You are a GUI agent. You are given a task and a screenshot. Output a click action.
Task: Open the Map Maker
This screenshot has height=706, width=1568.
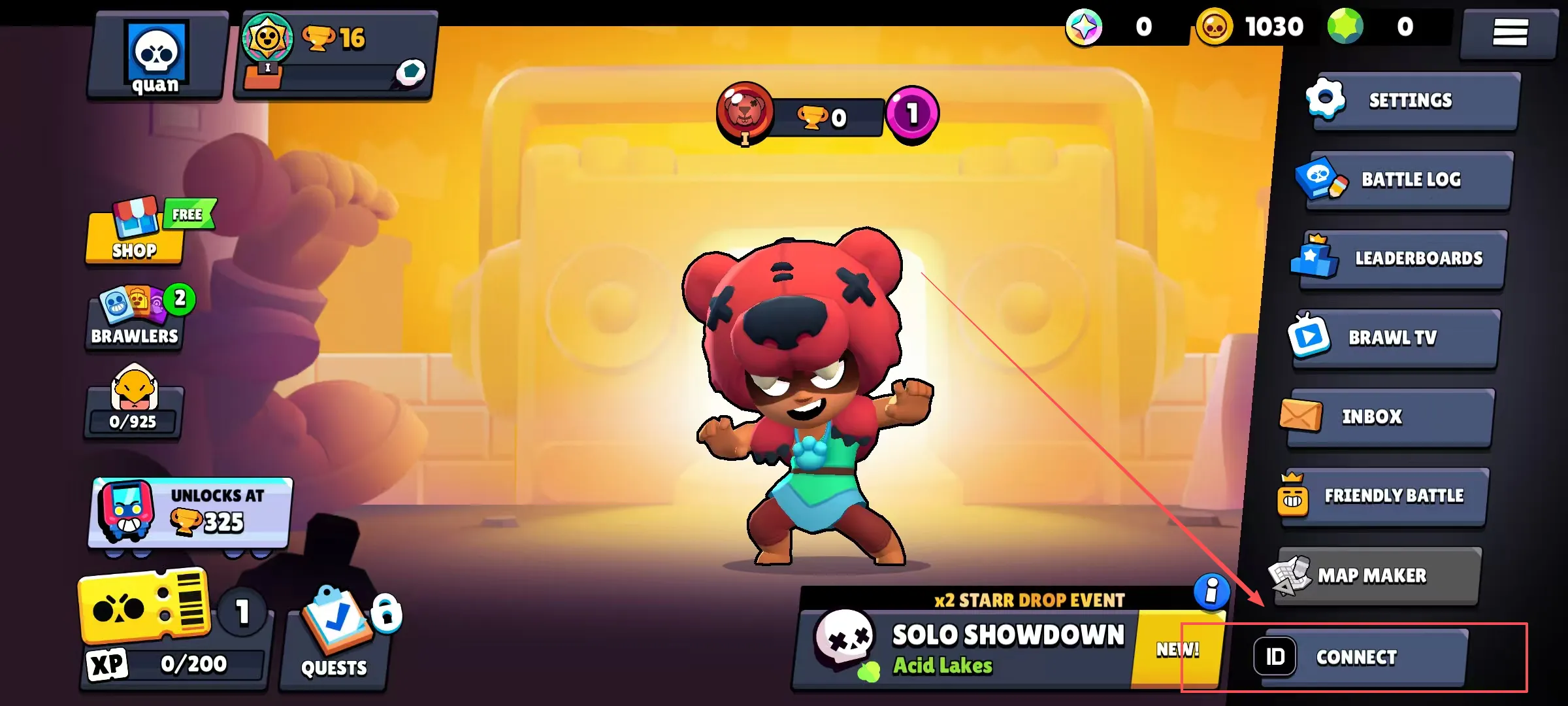(1375, 575)
